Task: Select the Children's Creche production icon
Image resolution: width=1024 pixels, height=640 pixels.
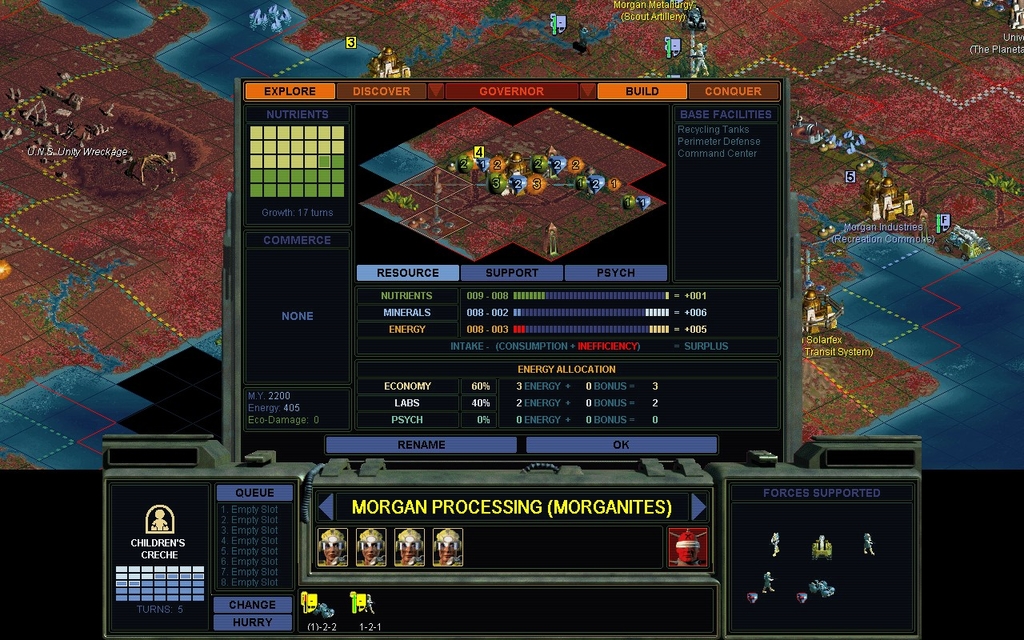Action: click(x=158, y=520)
